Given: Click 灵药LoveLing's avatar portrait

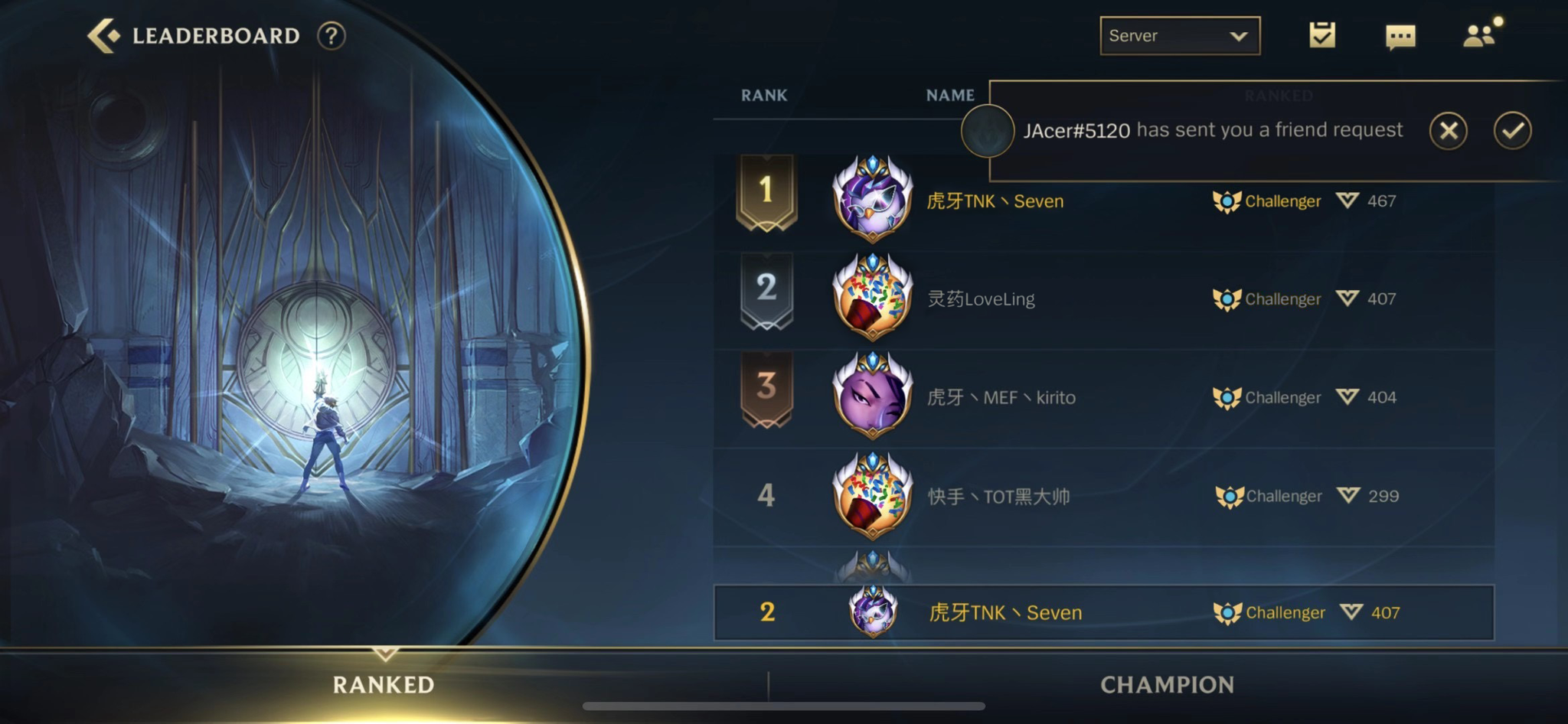Looking at the screenshot, I should (874, 298).
